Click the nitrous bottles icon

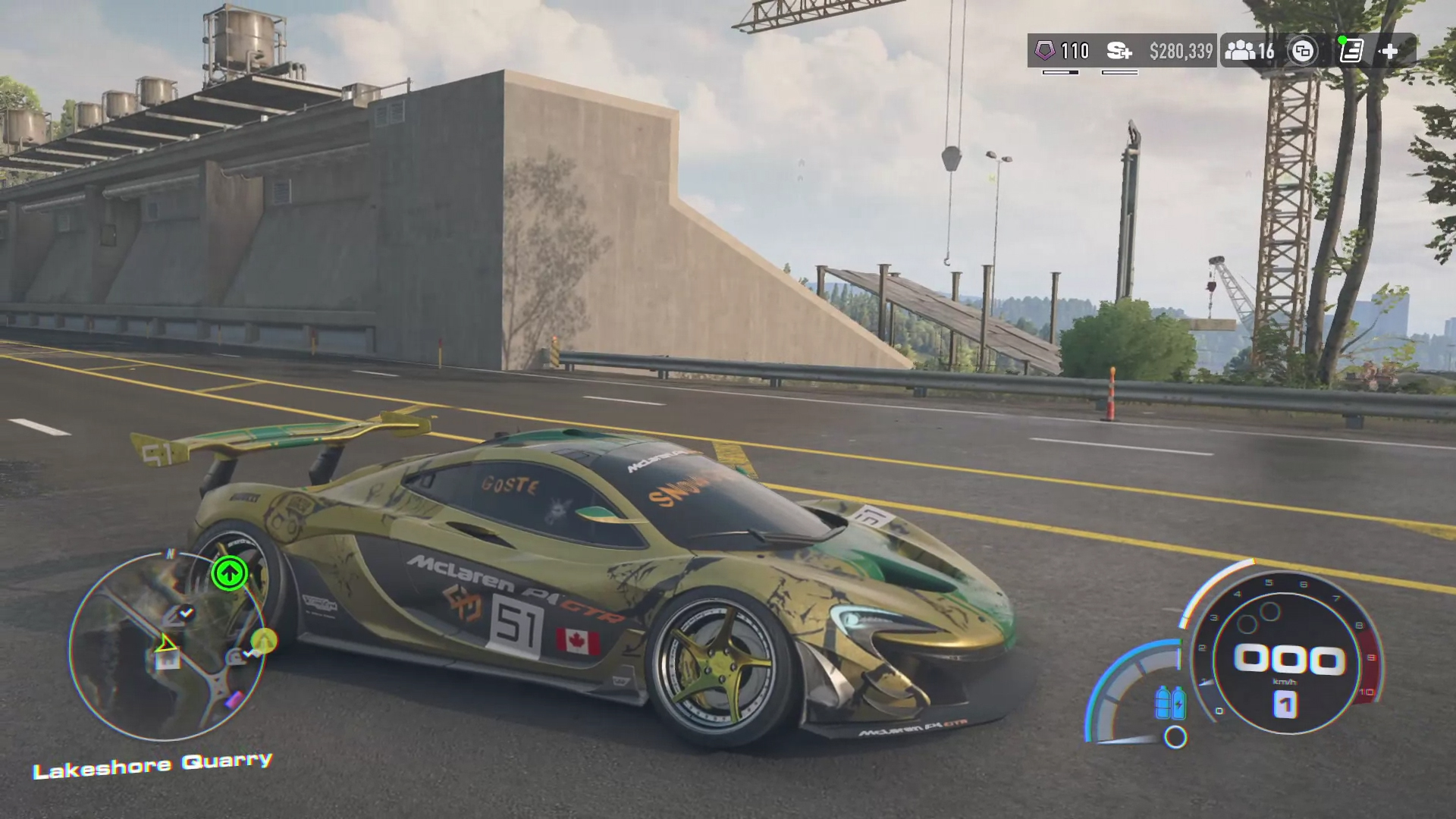1170,702
